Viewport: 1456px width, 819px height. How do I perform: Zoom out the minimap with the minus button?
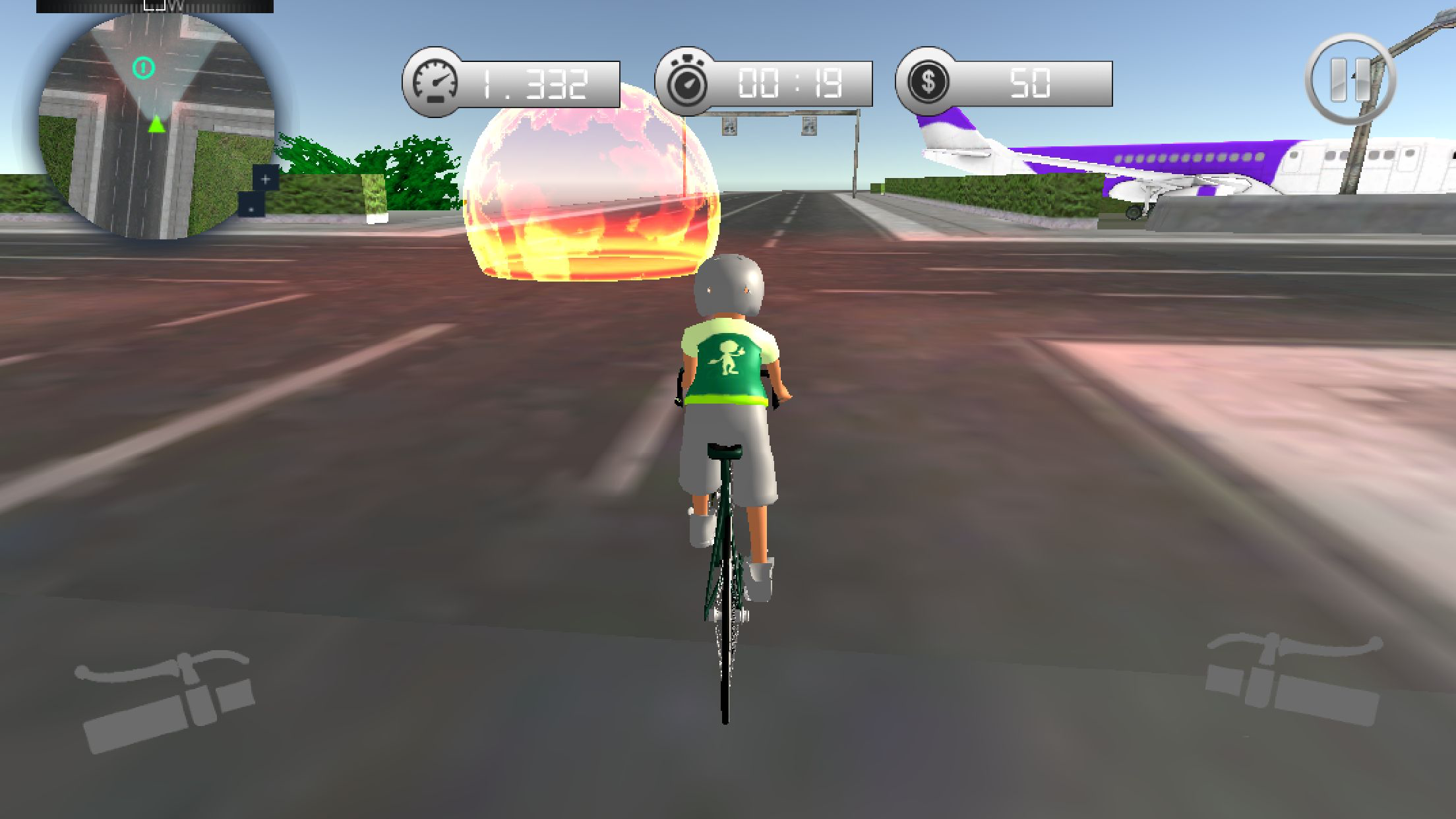click(251, 206)
